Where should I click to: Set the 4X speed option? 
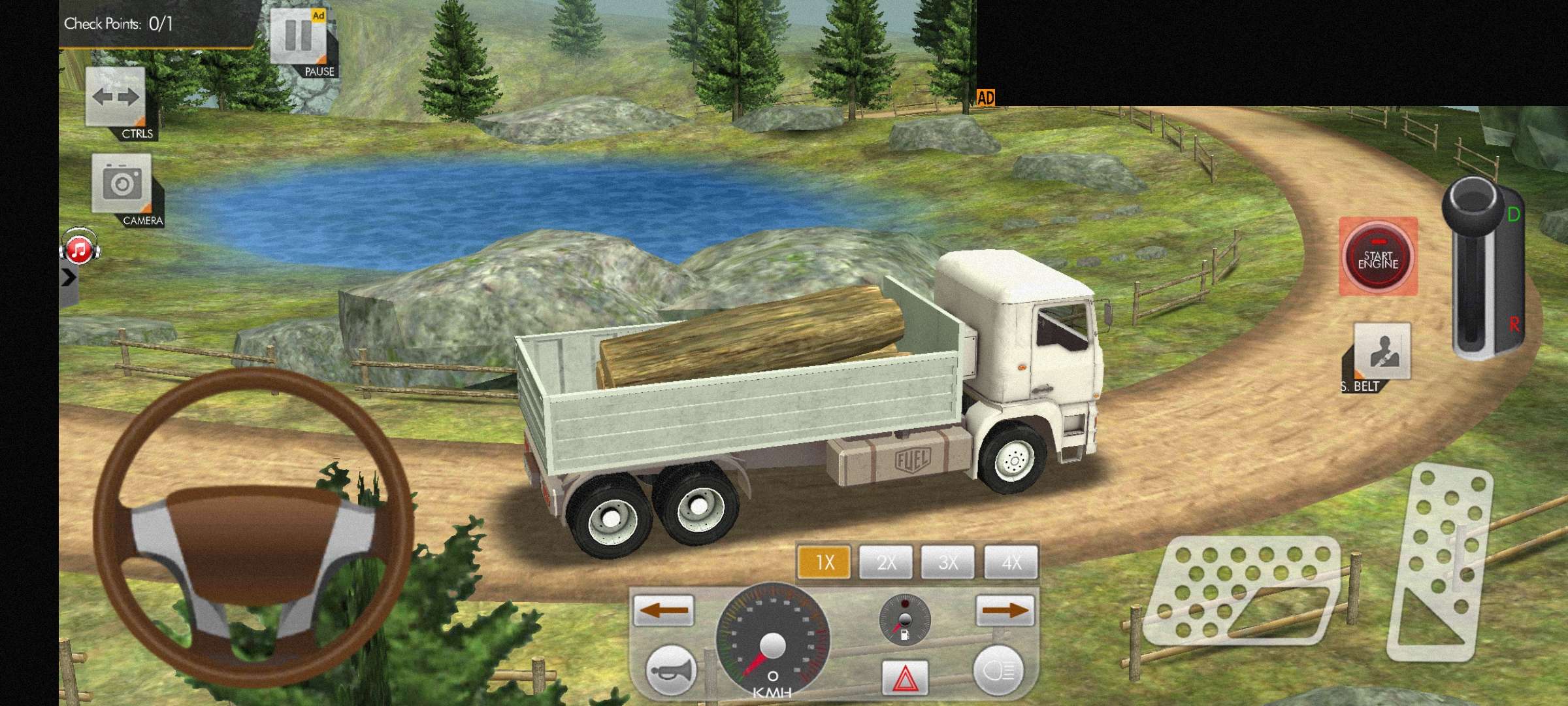(x=1011, y=562)
